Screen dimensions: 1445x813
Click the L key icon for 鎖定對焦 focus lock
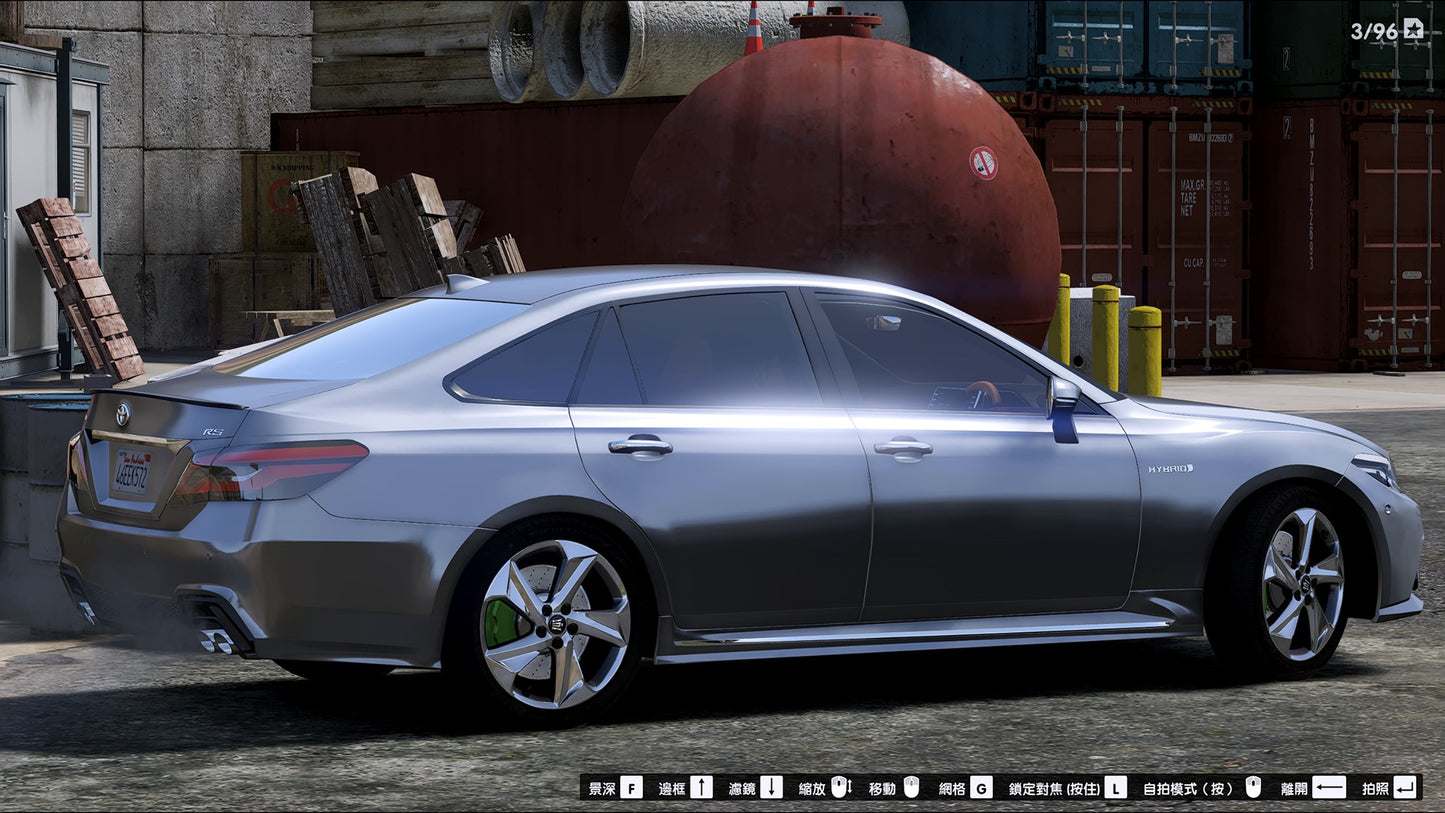pyautogui.click(x=1117, y=788)
